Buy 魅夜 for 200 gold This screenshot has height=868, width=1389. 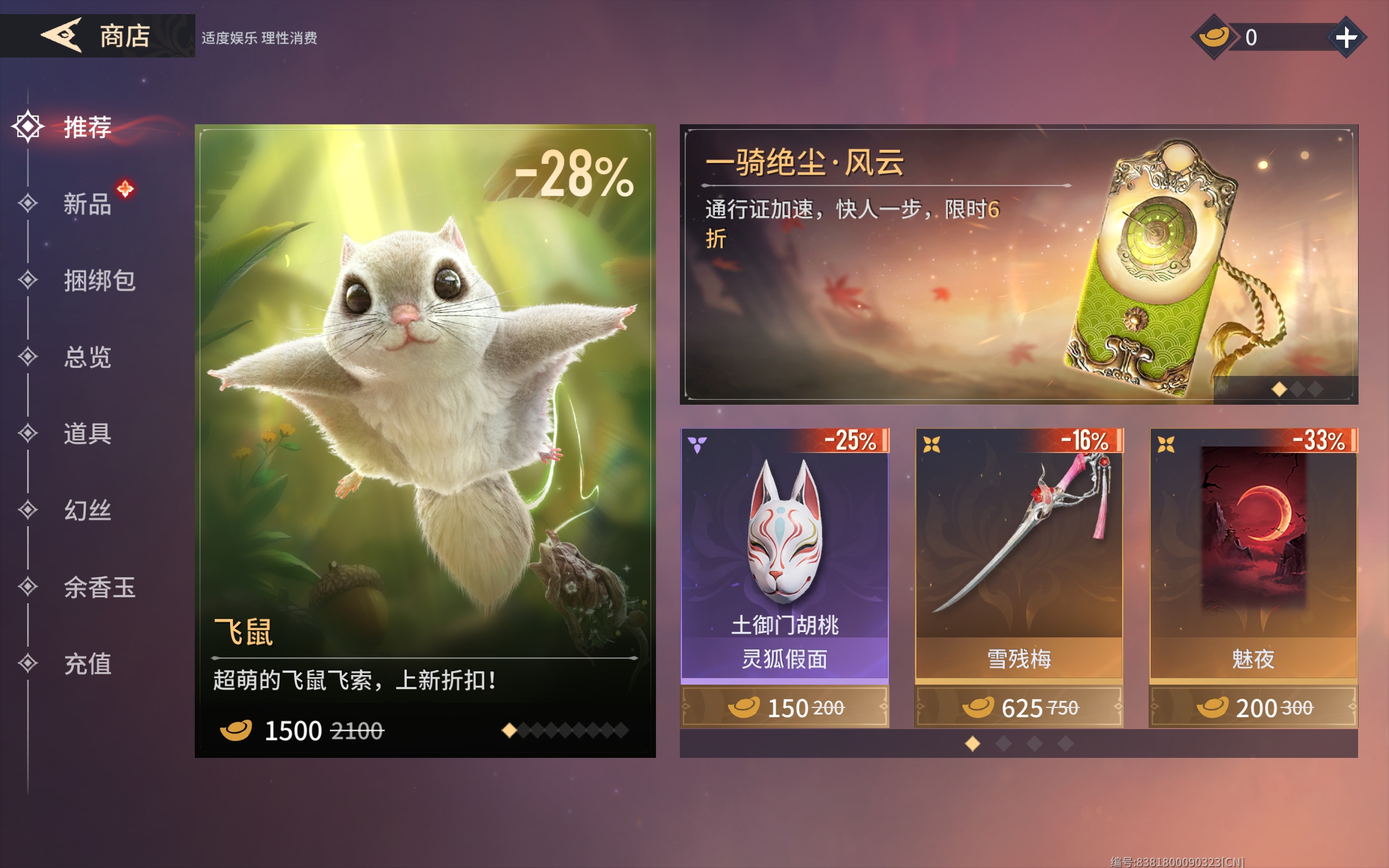pos(1253,707)
